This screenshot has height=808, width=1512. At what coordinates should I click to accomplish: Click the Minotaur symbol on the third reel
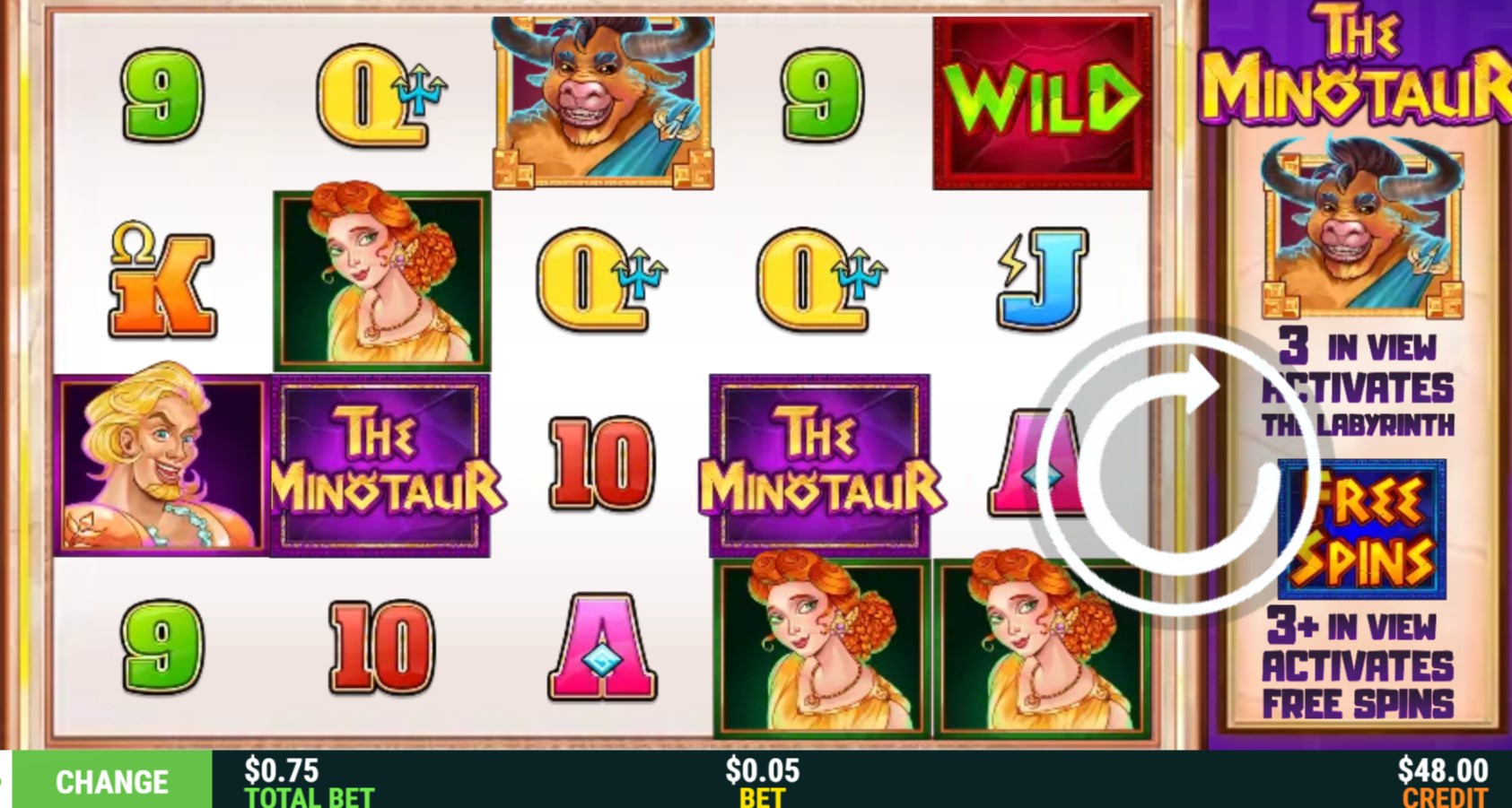coord(605,99)
